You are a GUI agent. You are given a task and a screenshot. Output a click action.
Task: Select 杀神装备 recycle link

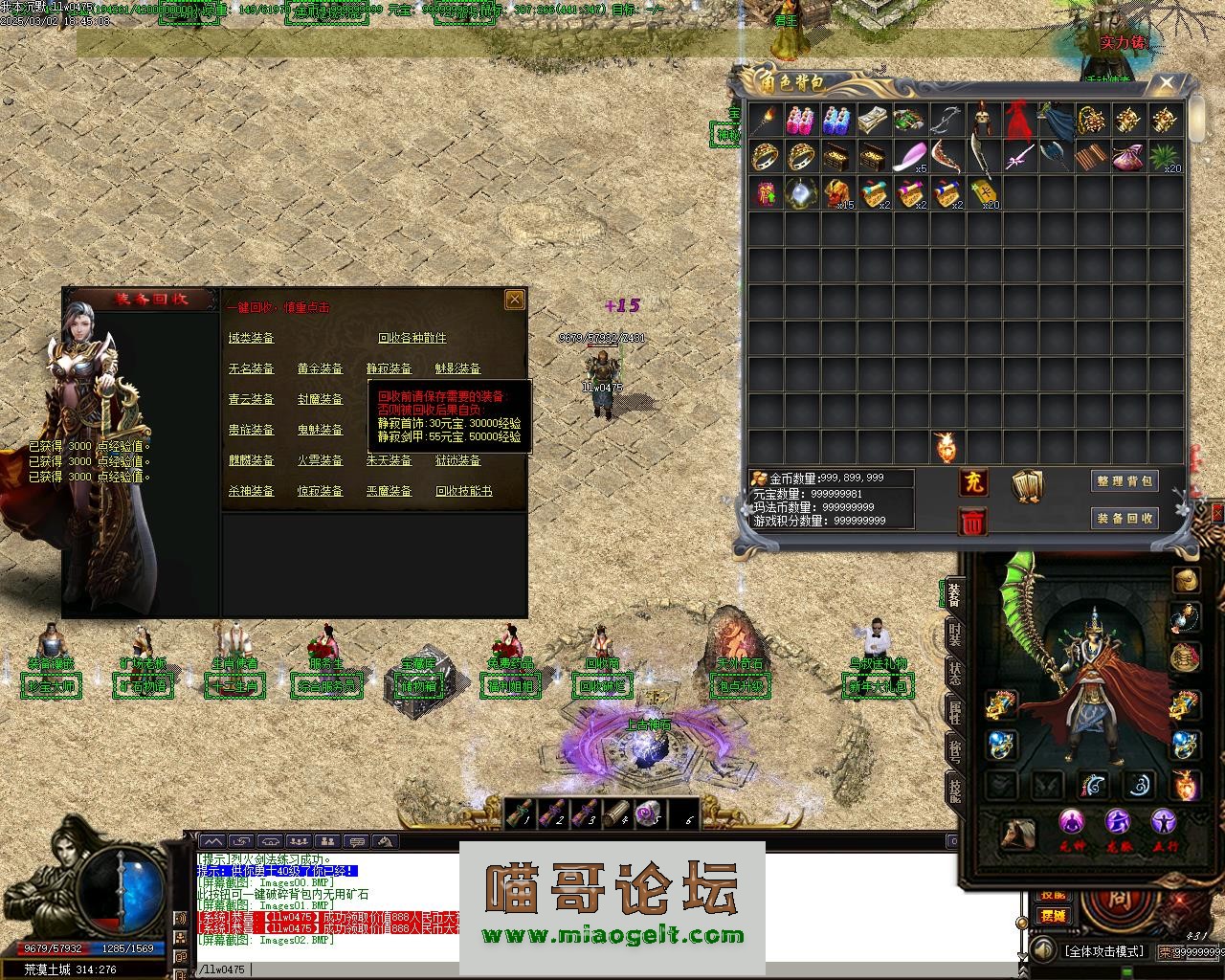(x=251, y=491)
